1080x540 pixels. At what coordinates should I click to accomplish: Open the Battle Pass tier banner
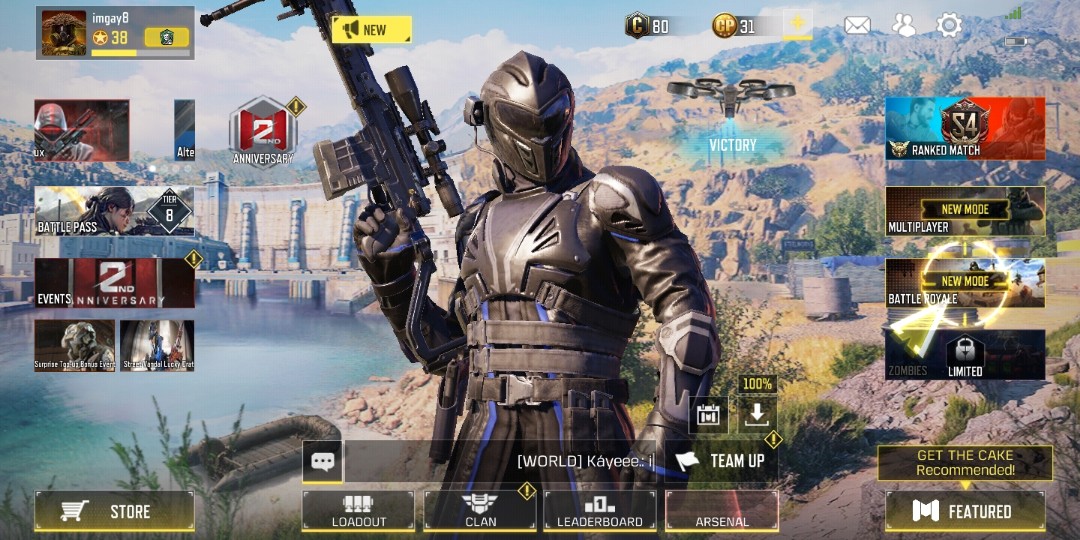[x=114, y=211]
